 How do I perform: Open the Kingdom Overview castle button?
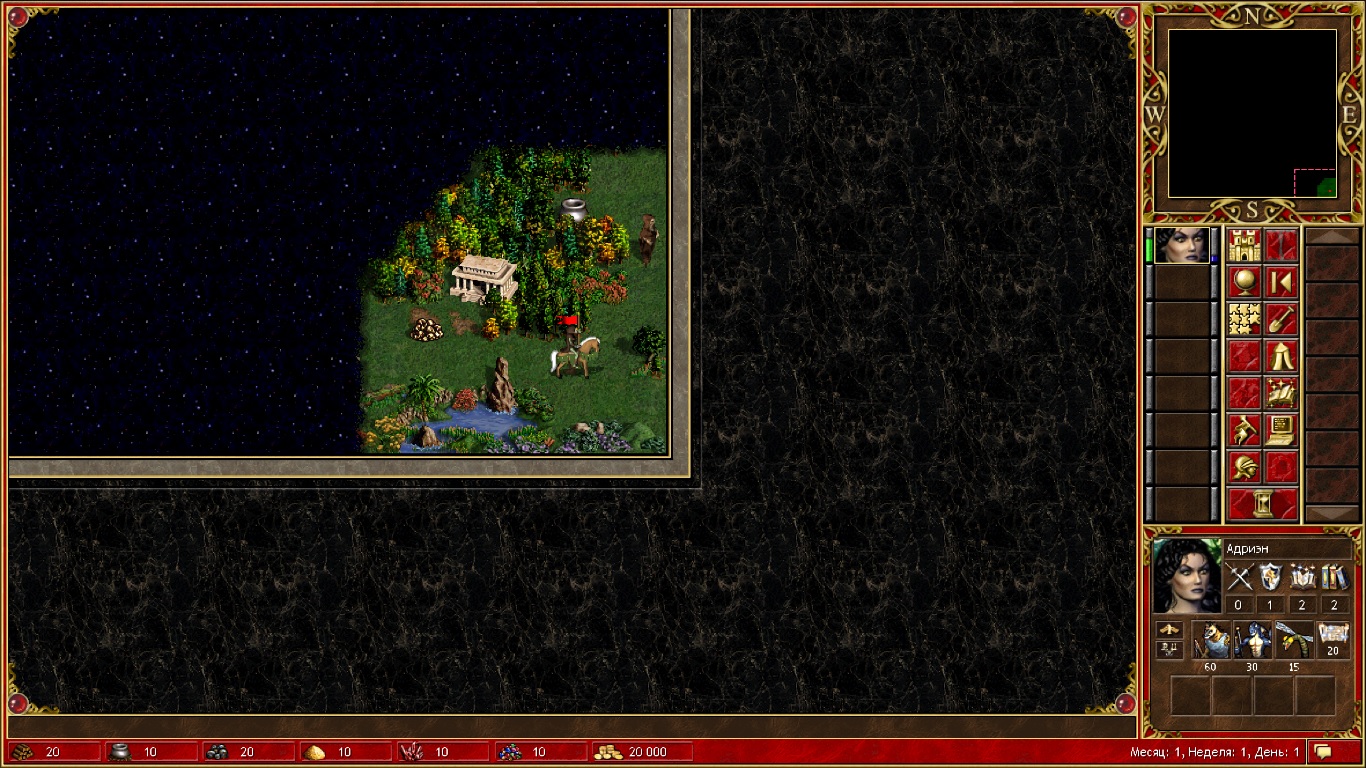pyautogui.click(x=1244, y=245)
